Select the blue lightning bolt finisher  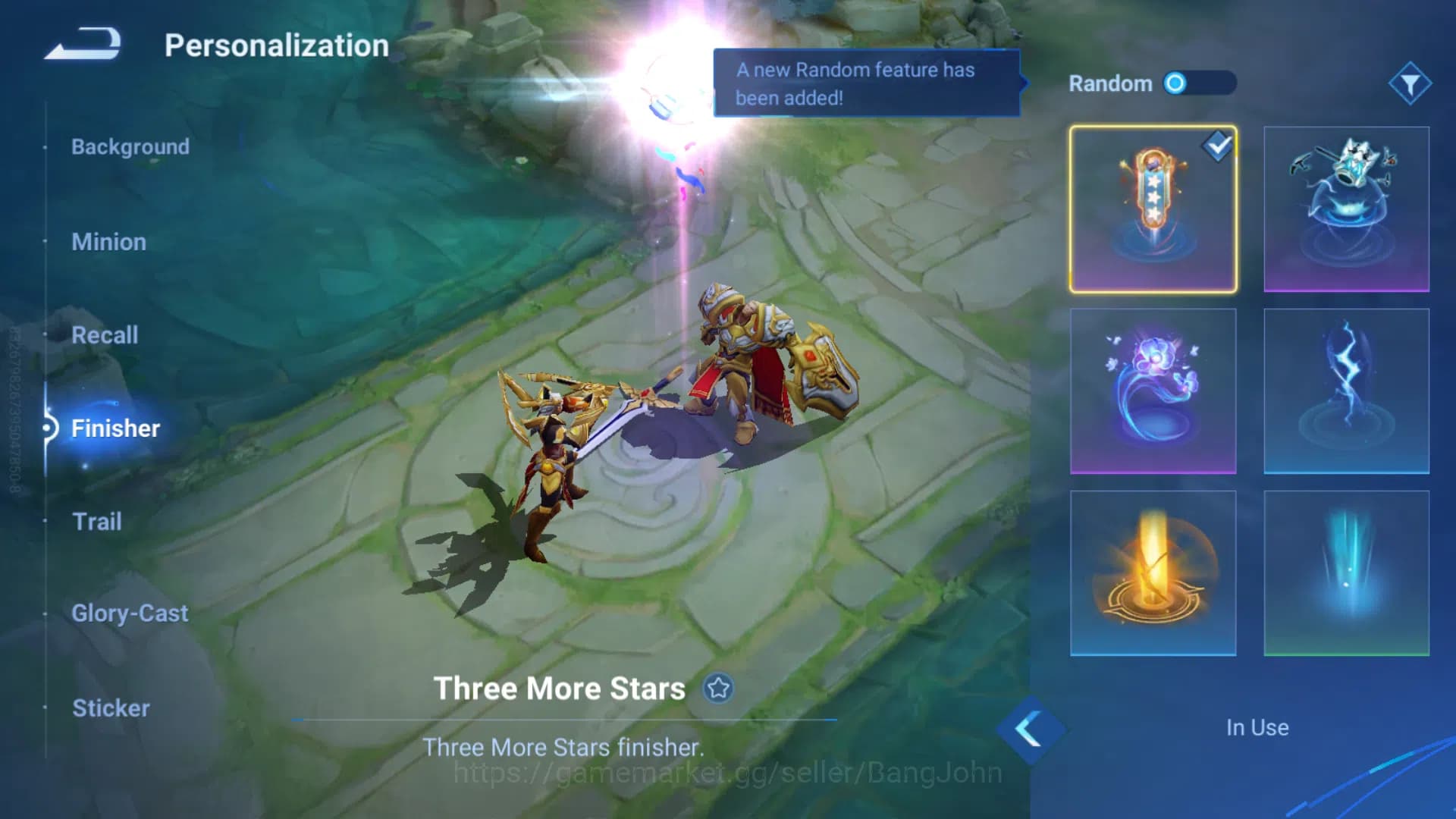coord(1346,389)
